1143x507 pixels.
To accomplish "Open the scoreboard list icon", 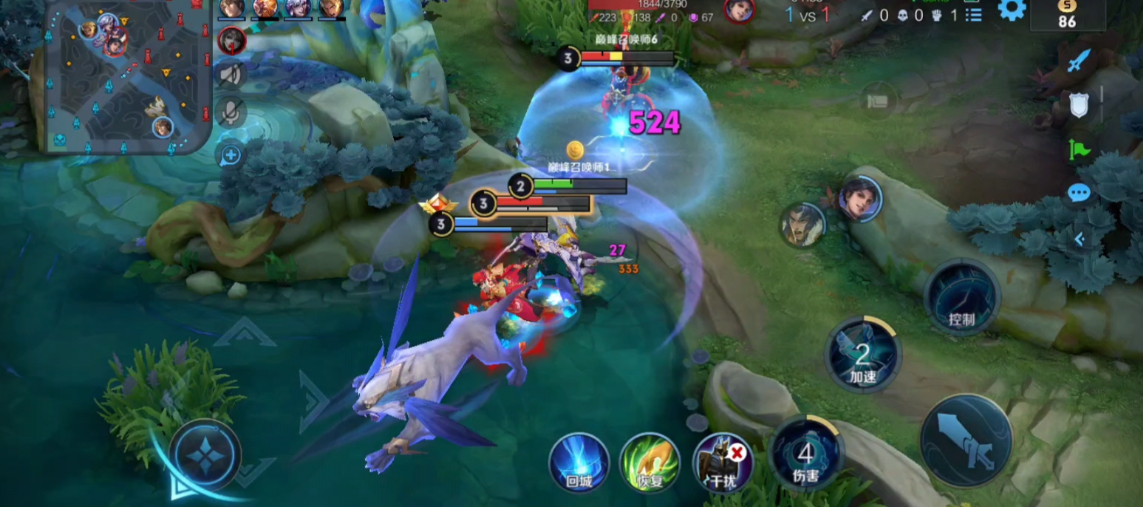I will [x=973, y=15].
